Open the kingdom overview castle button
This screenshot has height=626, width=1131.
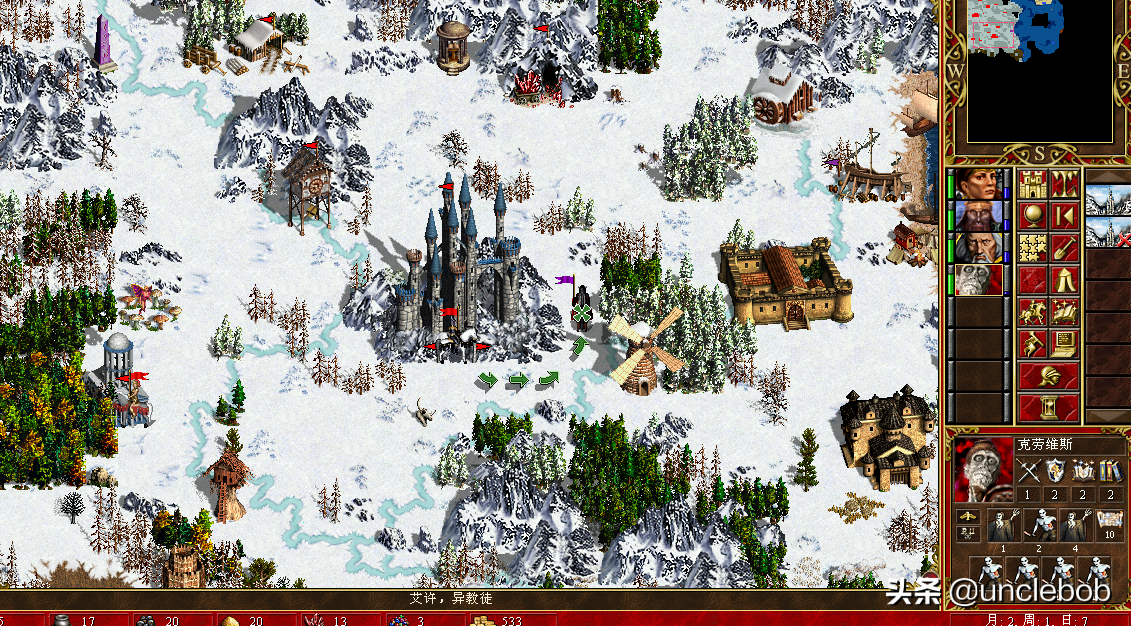tap(1032, 185)
